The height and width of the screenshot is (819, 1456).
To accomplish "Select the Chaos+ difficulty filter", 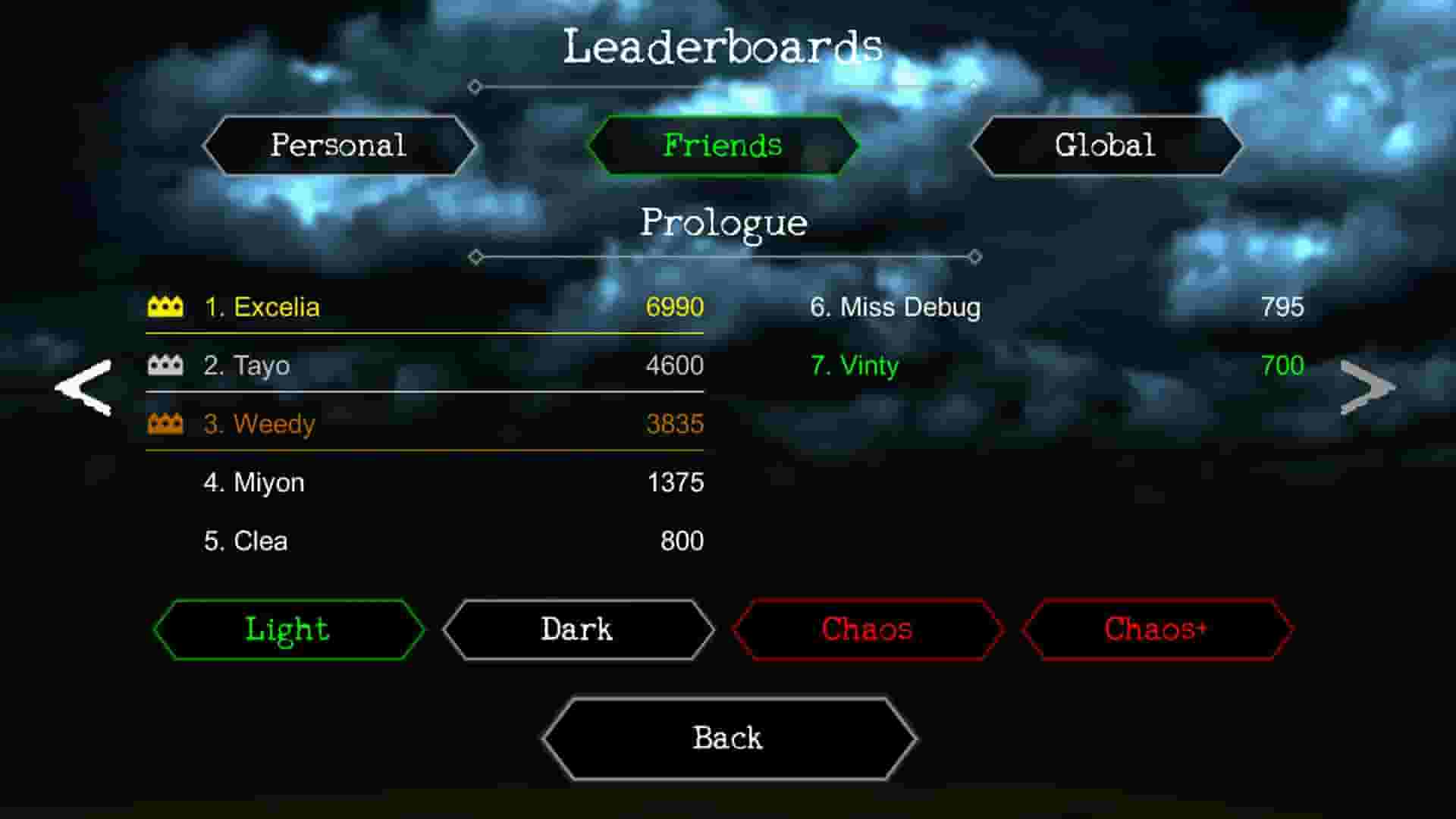I will tap(1156, 629).
